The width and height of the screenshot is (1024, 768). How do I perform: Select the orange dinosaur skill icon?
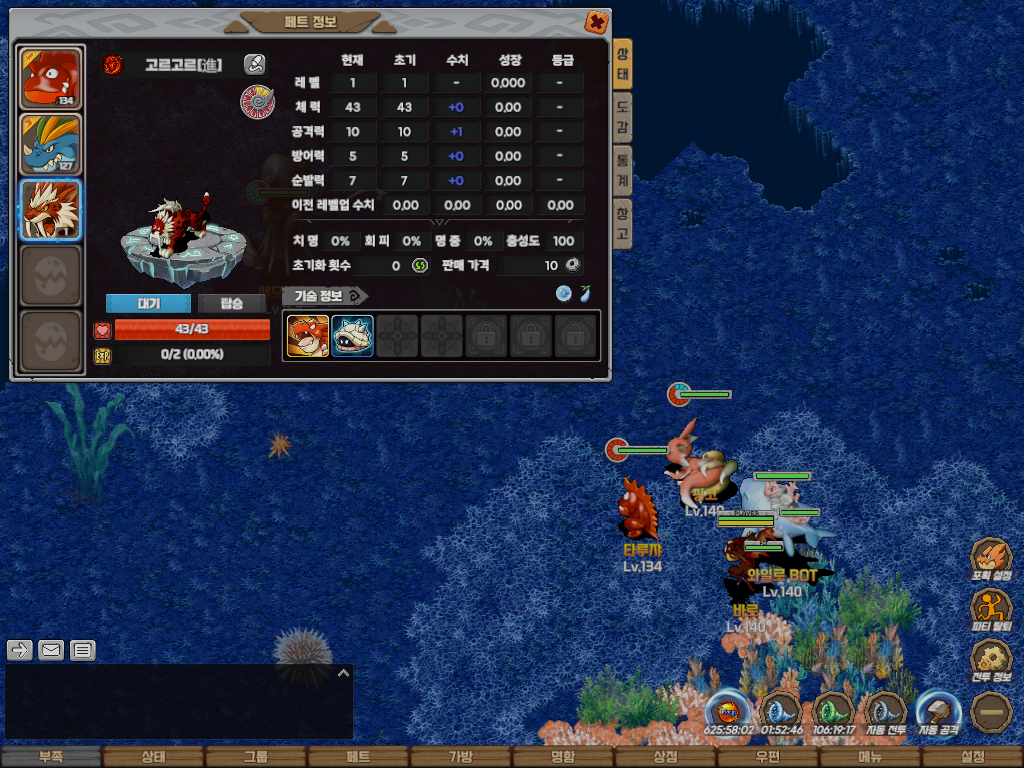(x=308, y=336)
